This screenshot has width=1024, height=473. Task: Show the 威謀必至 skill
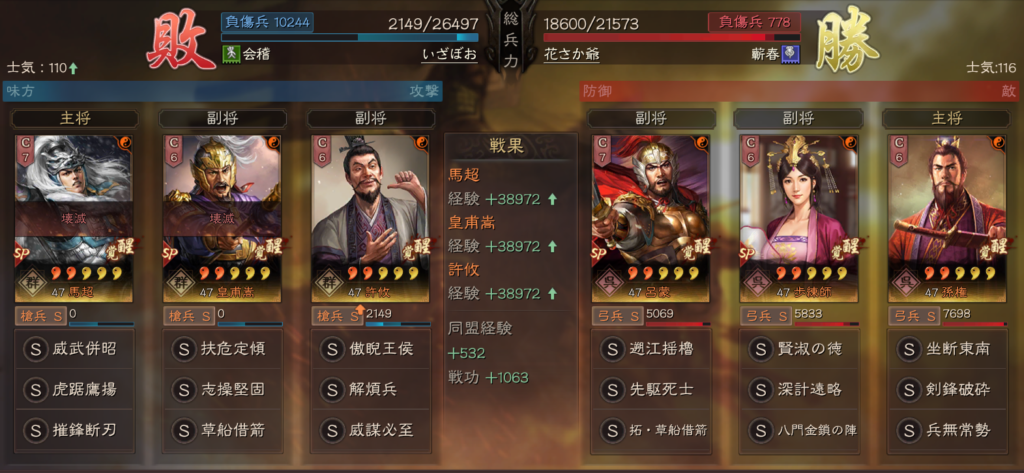pos(370,430)
